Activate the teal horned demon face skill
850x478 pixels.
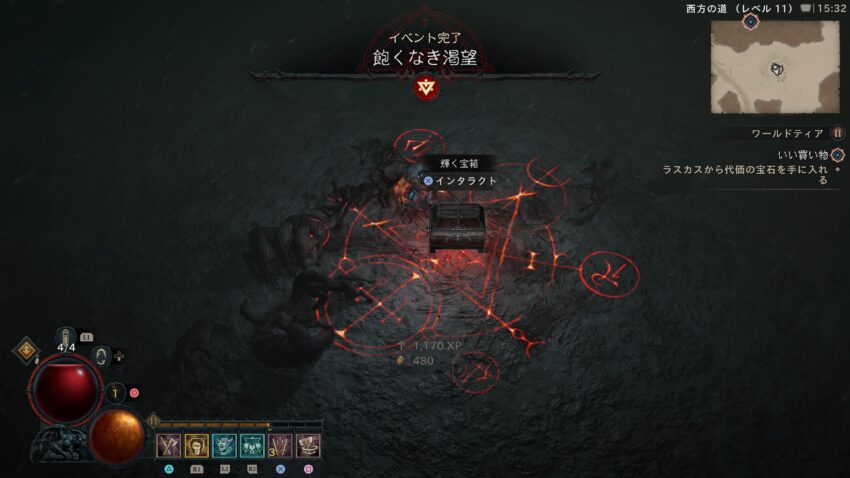(224, 446)
